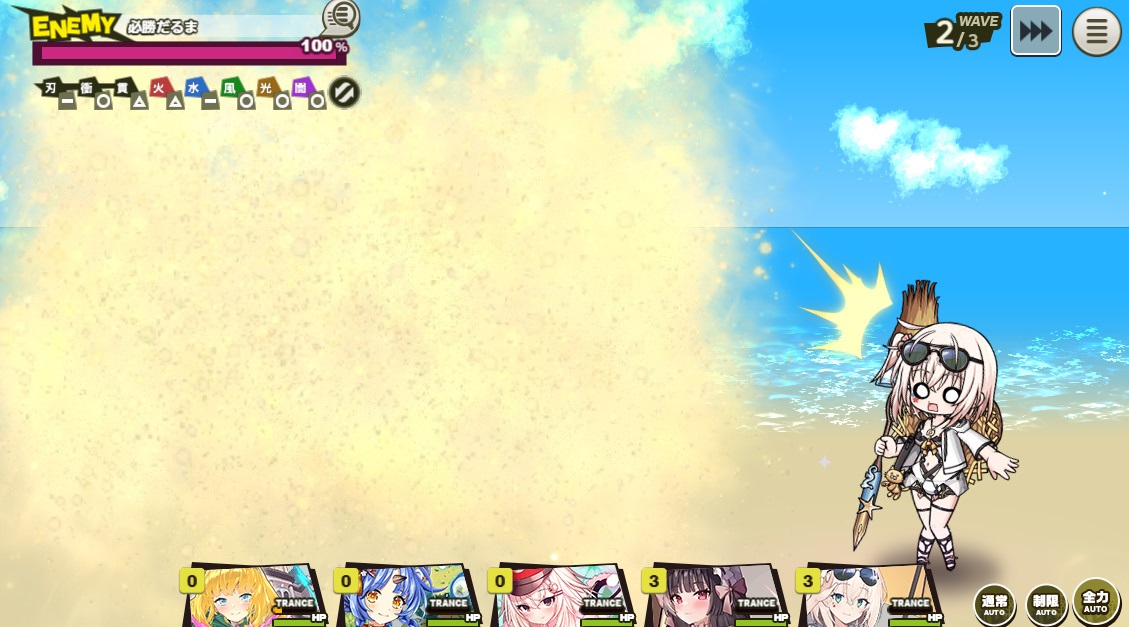Image resolution: width=1129 pixels, height=627 pixels.
Task: Select the sunglasses-on-head character card
Action: [x=868, y=597]
